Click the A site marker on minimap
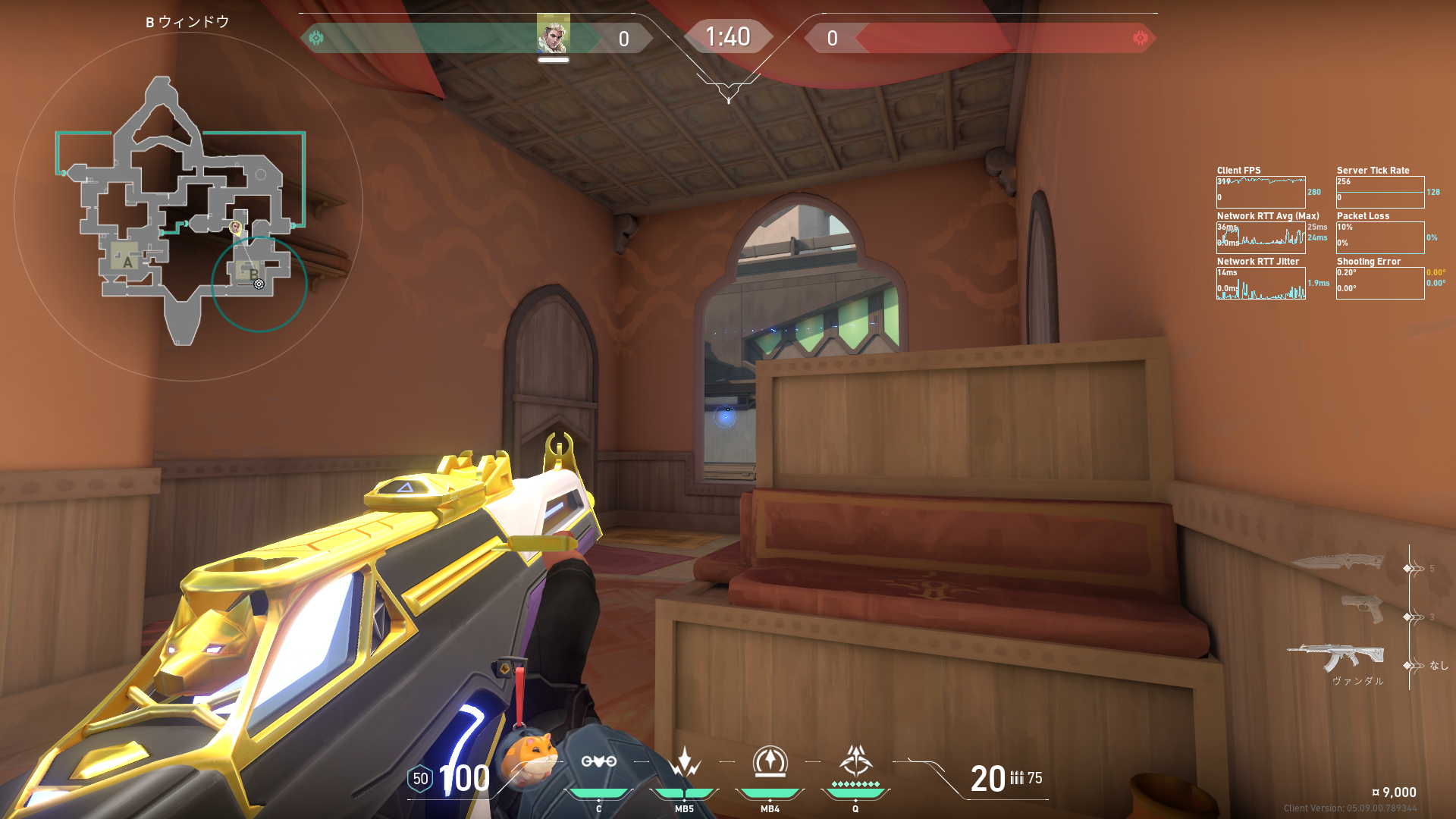This screenshot has height=819, width=1456. (x=127, y=262)
